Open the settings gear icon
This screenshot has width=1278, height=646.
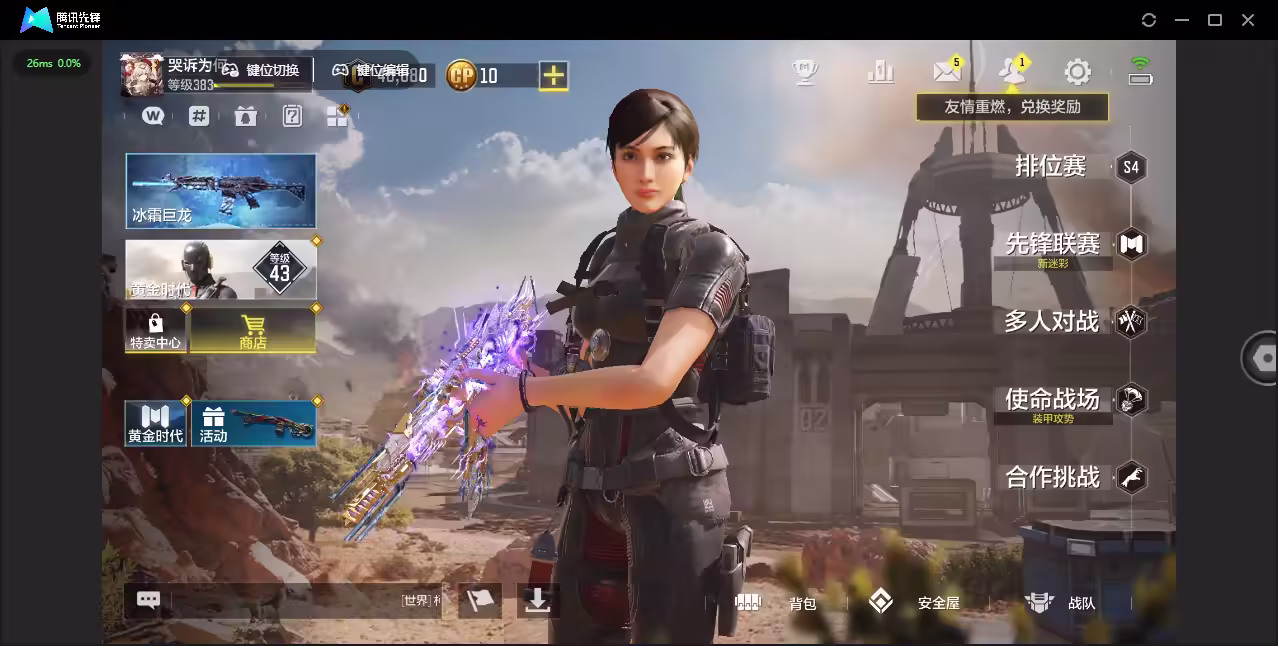tap(1077, 71)
